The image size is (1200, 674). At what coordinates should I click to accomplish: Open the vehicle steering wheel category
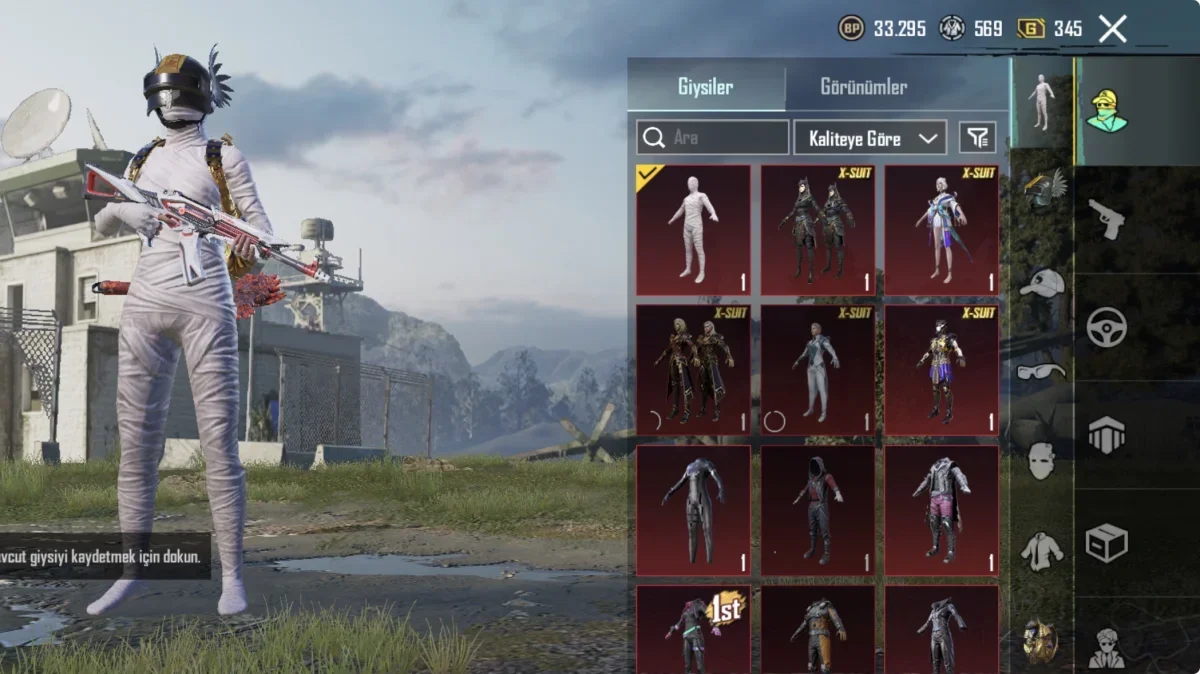(1106, 327)
